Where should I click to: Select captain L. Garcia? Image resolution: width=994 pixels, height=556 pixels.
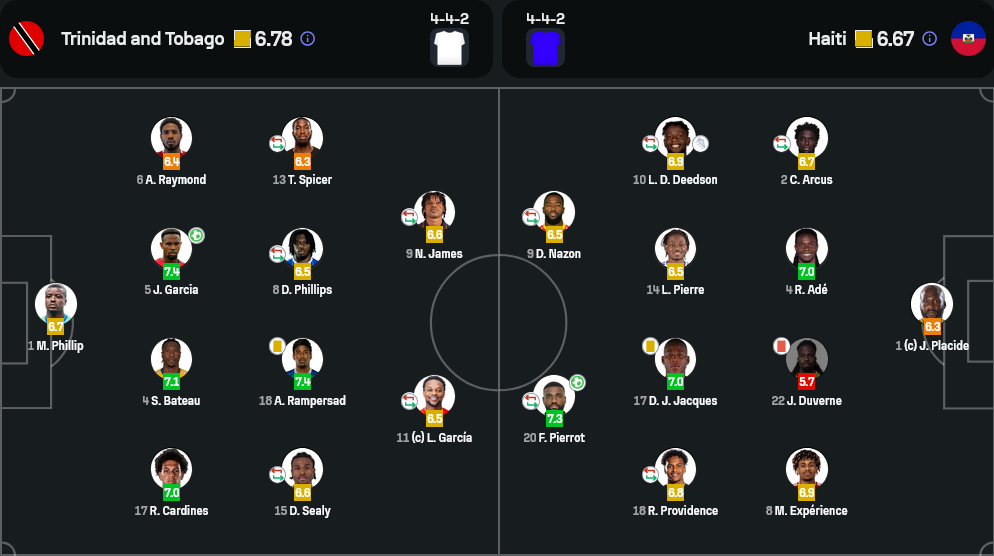(x=434, y=397)
